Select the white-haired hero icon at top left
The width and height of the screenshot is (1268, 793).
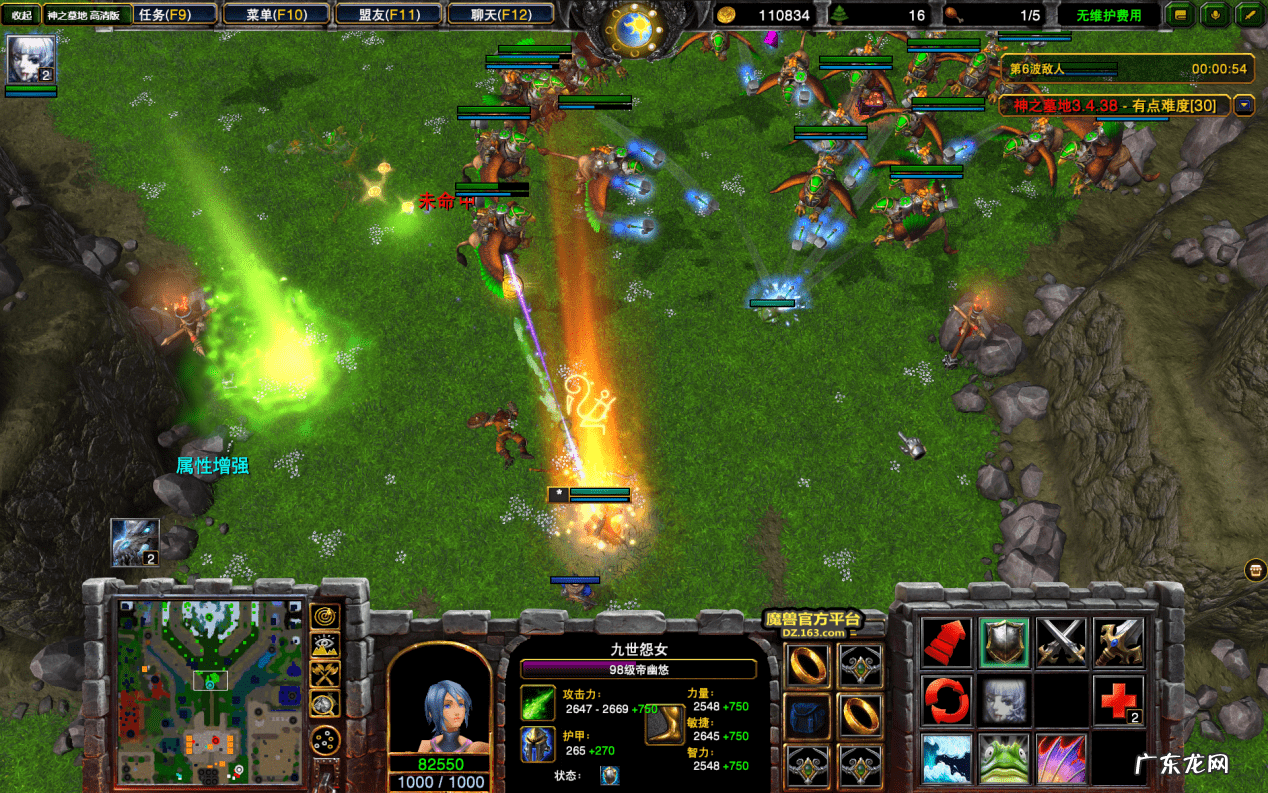tap(31, 60)
